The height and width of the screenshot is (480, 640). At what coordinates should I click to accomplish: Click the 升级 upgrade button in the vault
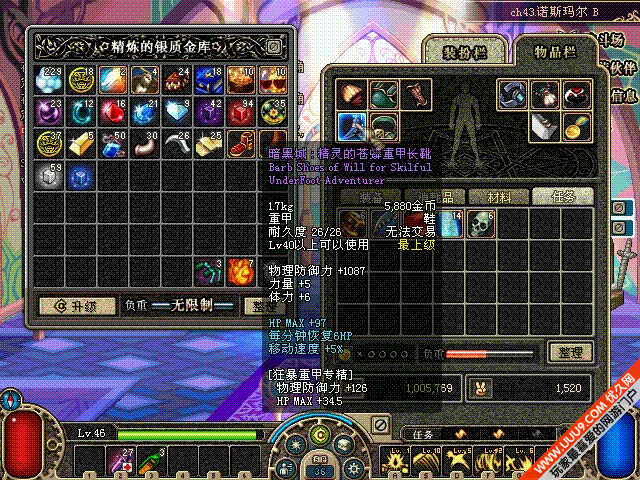point(72,305)
